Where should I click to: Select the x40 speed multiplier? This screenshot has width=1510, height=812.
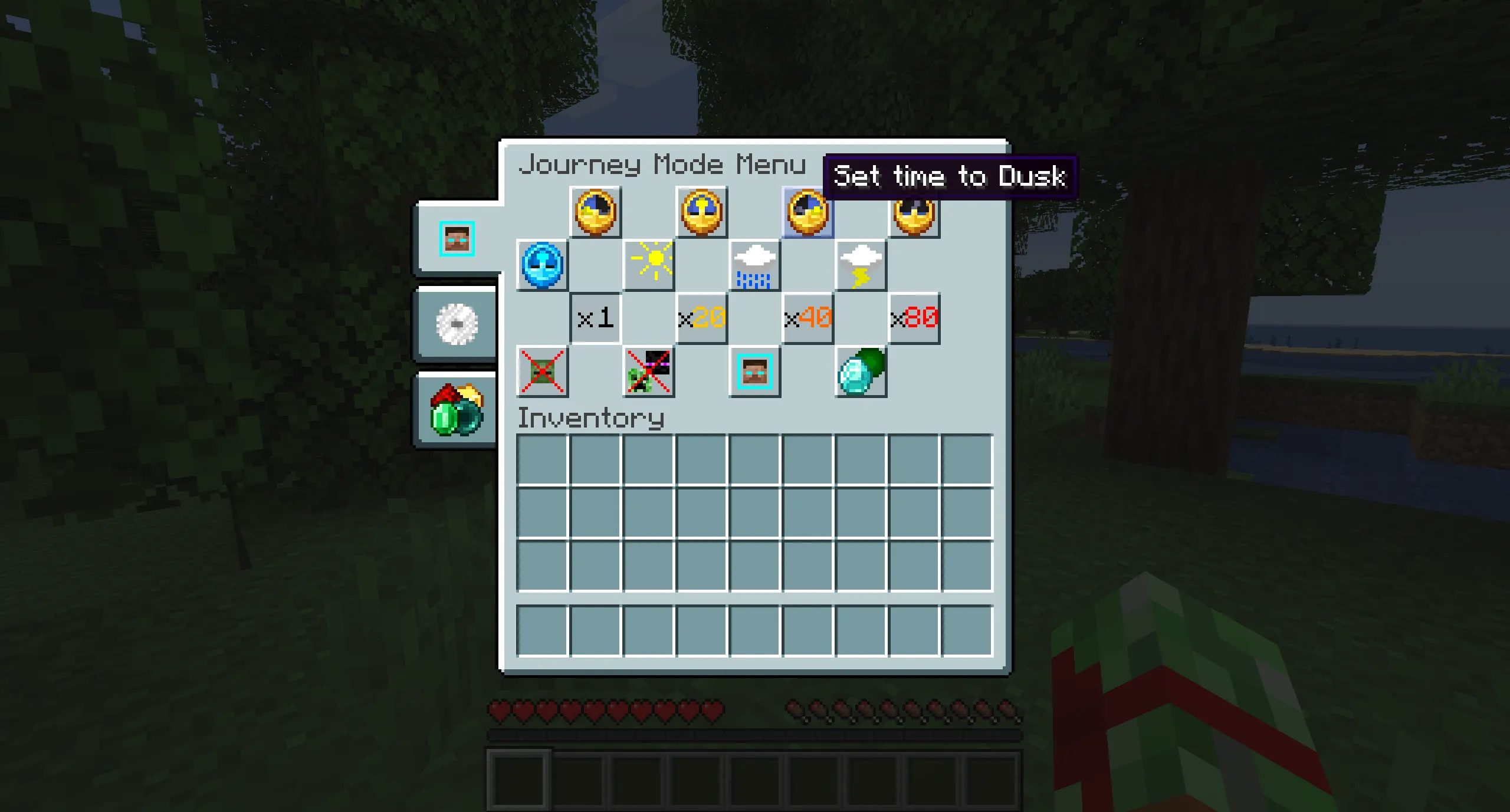[x=807, y=318]
